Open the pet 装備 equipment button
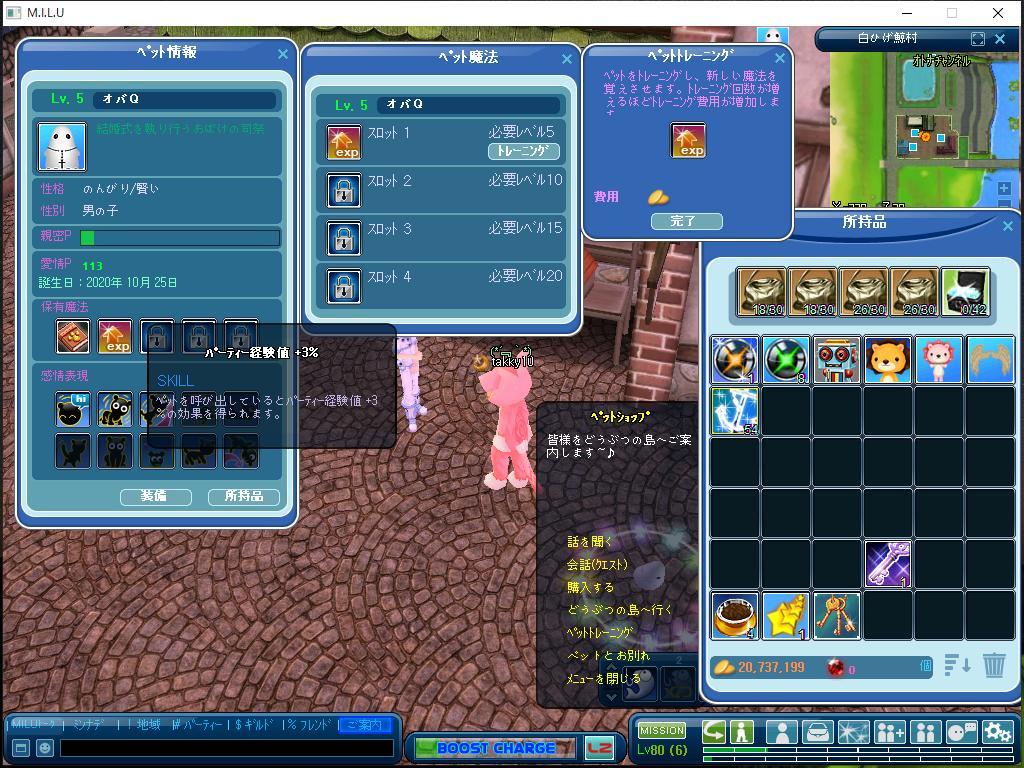Image resolution: width=1024 pixels, height=768 pixels. point(155,496)
